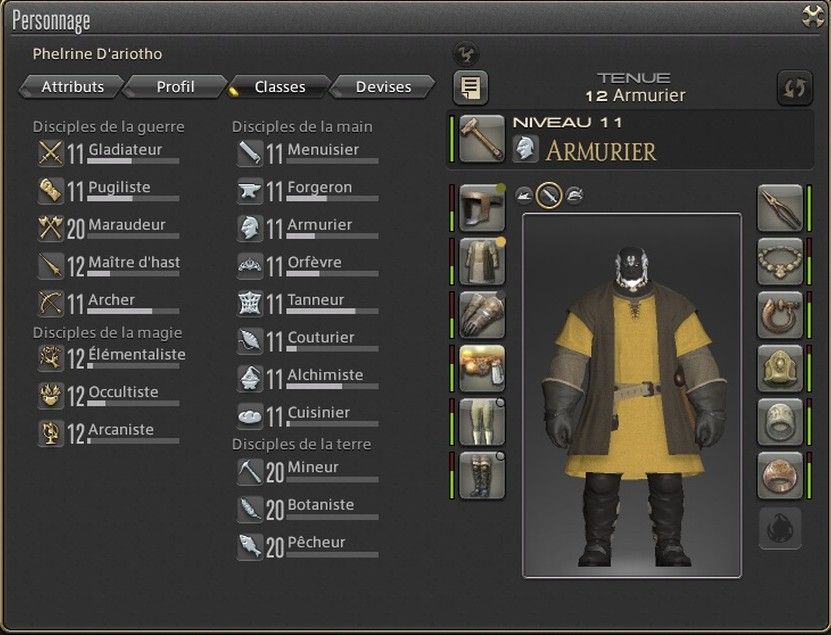Open the gear set list button
Image resolution: width=831 pixels, height=635 pixels.
pos(470,88)
